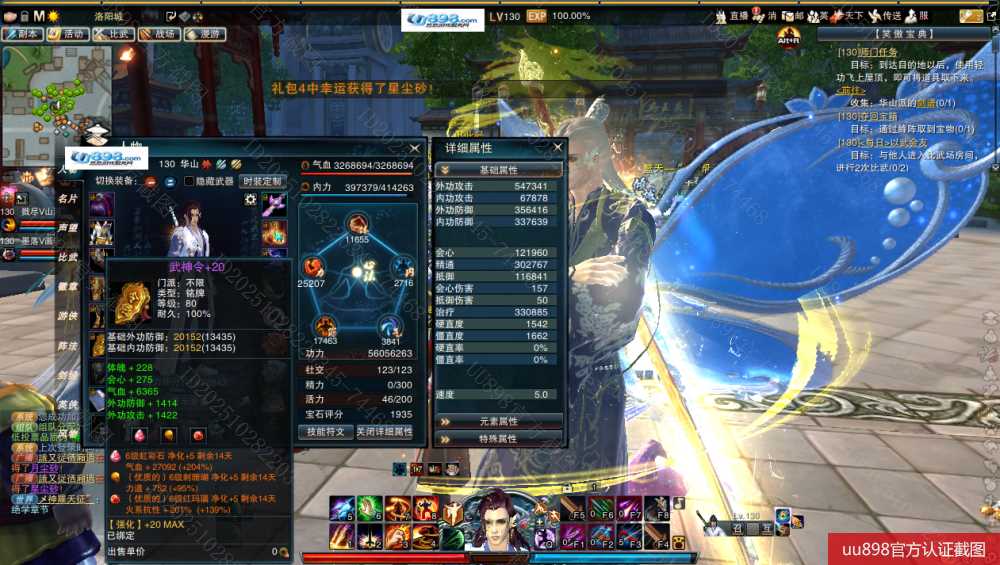
Task: Collapse the 基础属性 basic attributes section
Action: coord(499,170)
